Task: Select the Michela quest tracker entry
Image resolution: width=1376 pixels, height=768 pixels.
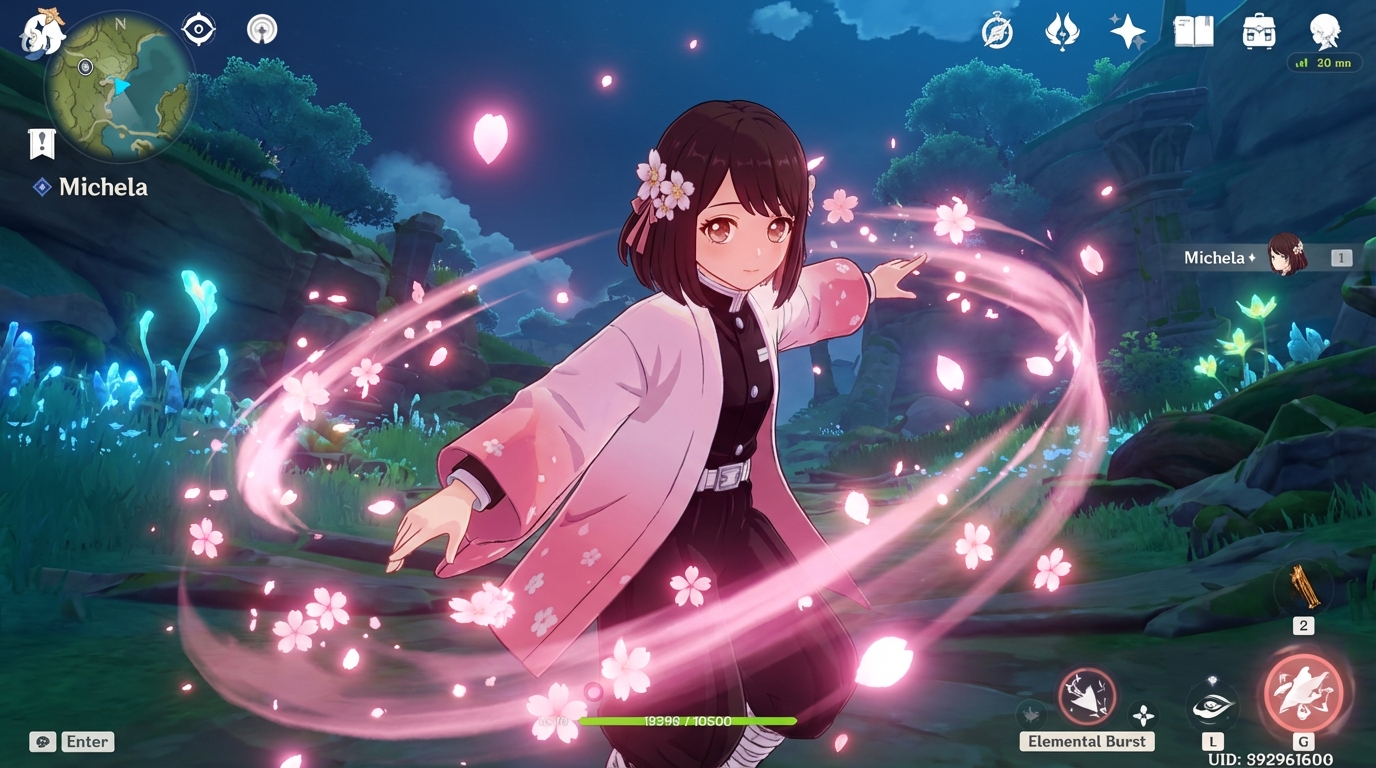Action: pos(102,187)
